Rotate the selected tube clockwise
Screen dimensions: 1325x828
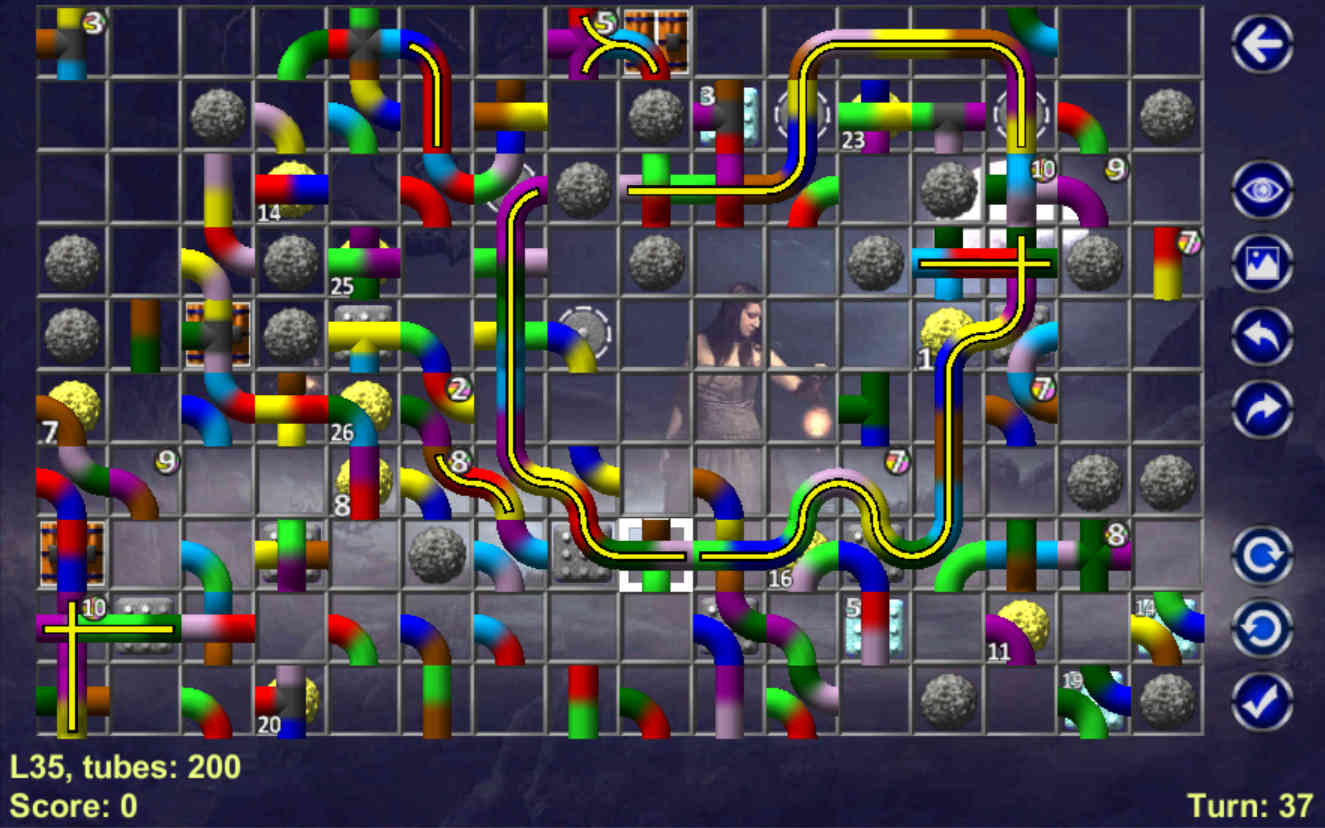pyautogui.click(x=1262, y=555)
